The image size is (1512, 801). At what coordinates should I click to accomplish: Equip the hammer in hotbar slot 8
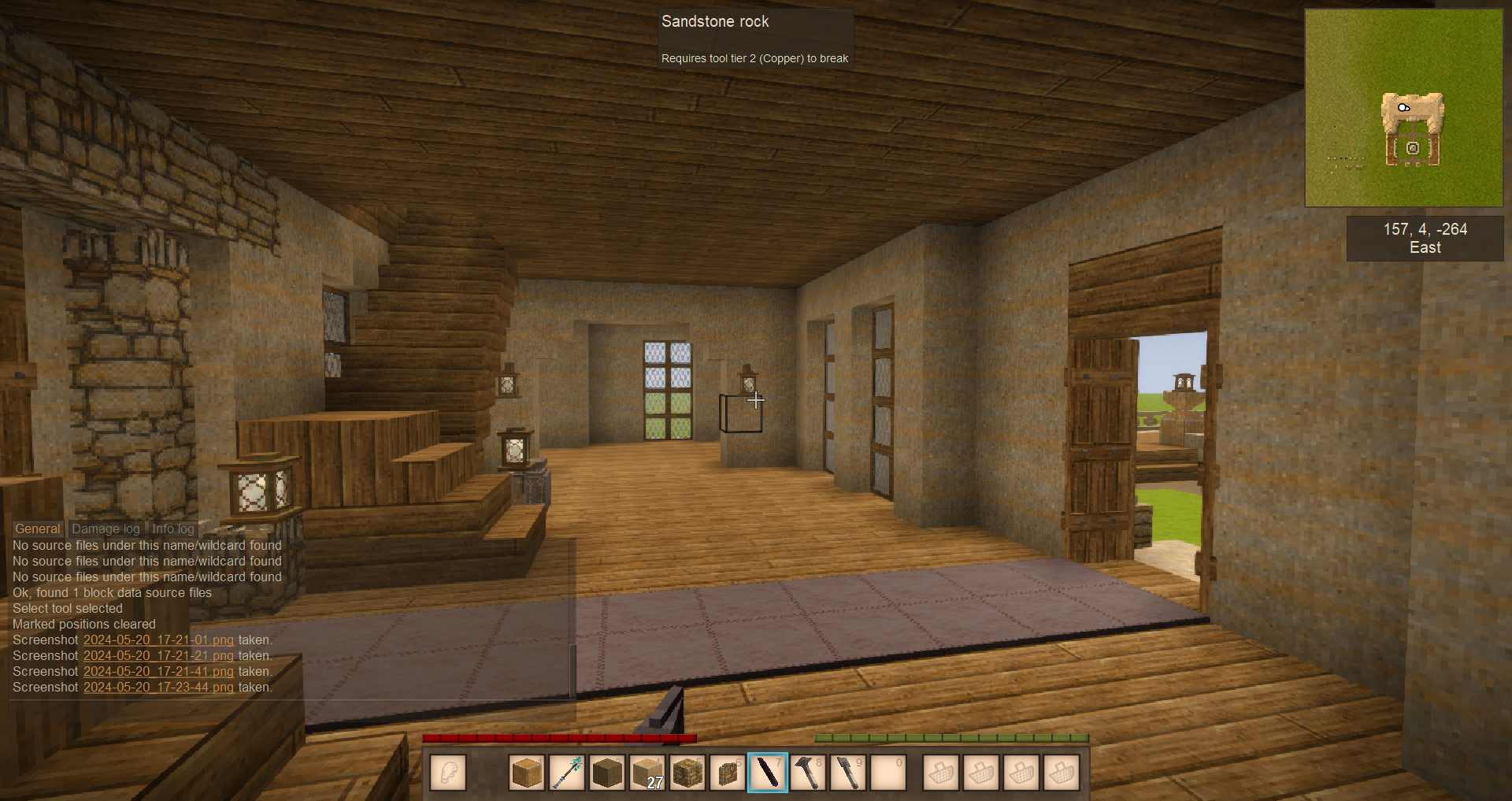808,773
